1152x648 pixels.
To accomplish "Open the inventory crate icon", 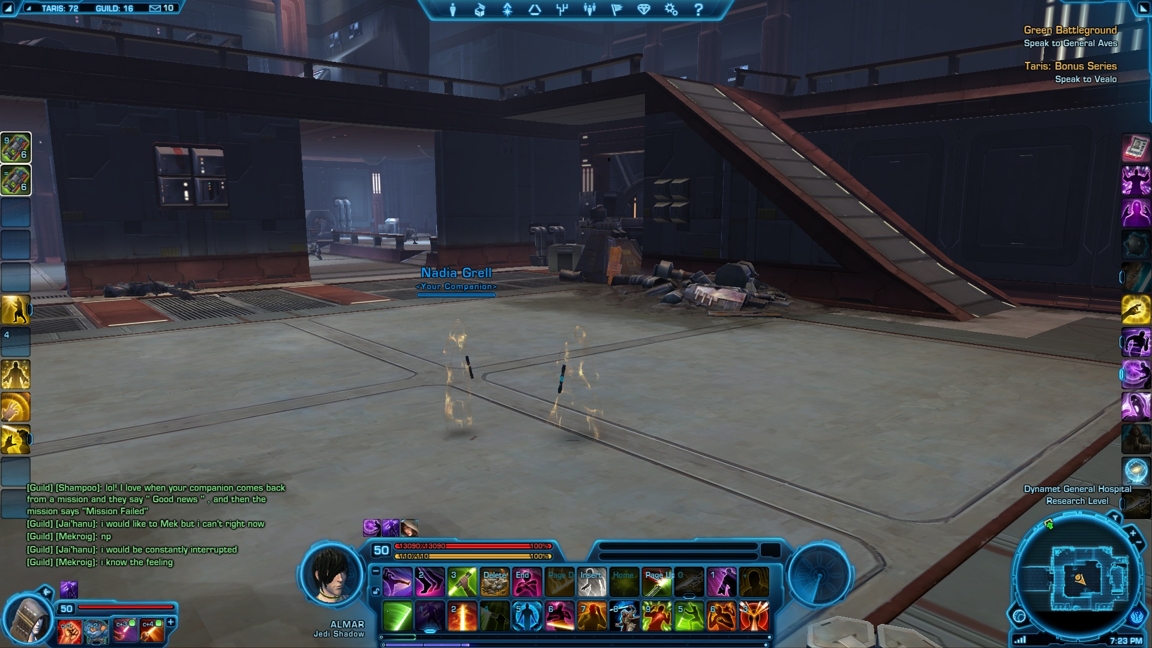I will click(x=480, y=10).
